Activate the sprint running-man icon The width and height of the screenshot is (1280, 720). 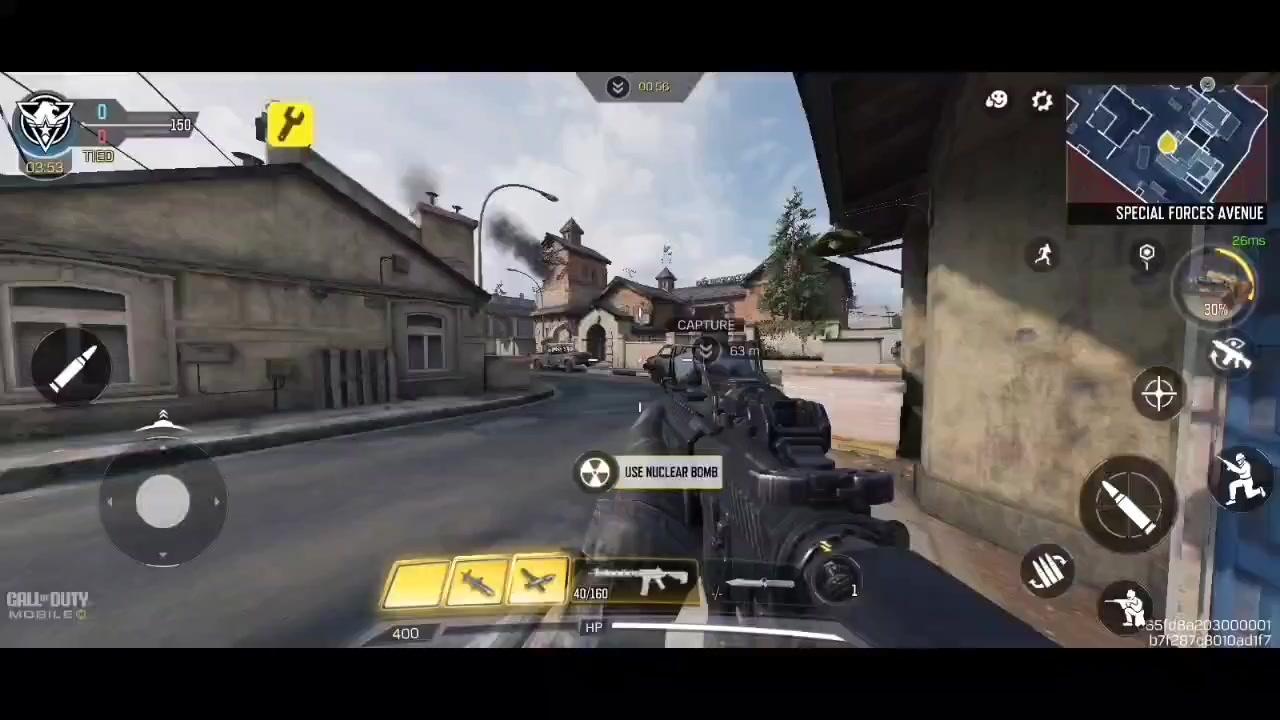[1044, 255]
